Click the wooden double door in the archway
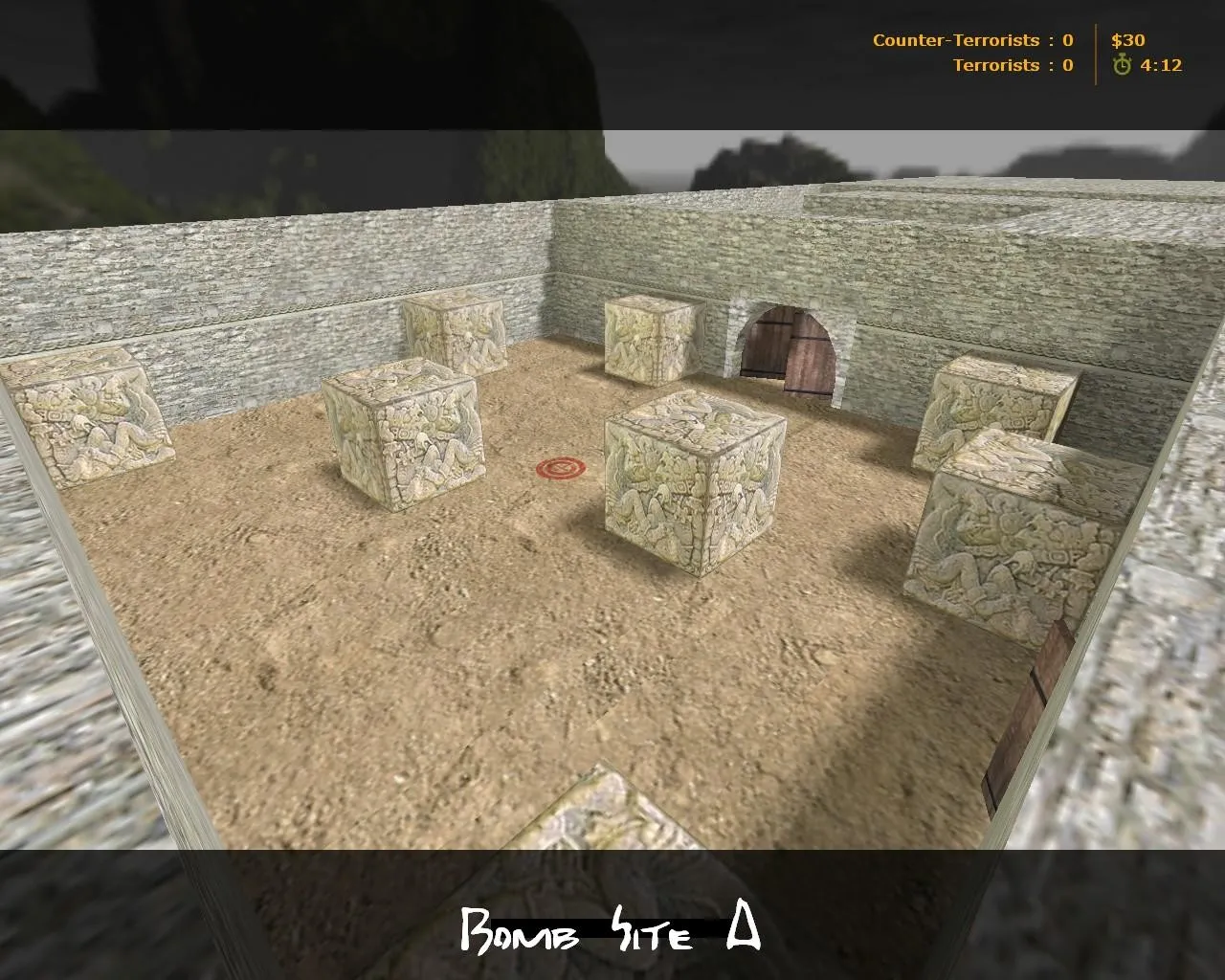 (x=789, y=349)
